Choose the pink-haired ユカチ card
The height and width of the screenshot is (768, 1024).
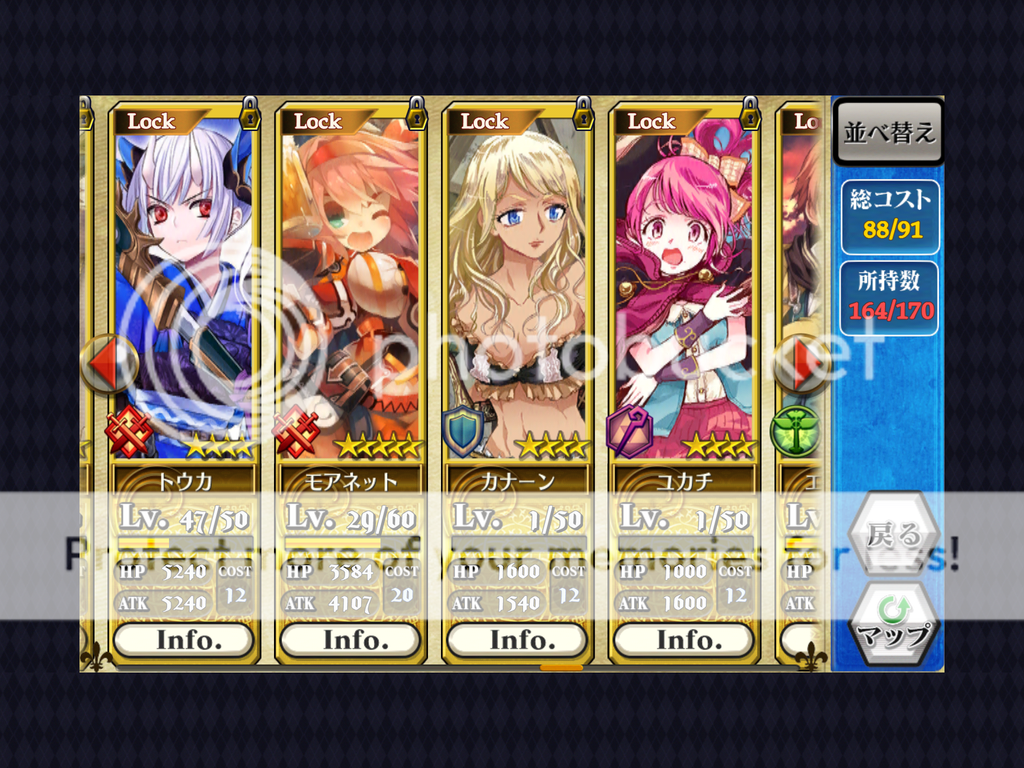(x=685, y=290)
